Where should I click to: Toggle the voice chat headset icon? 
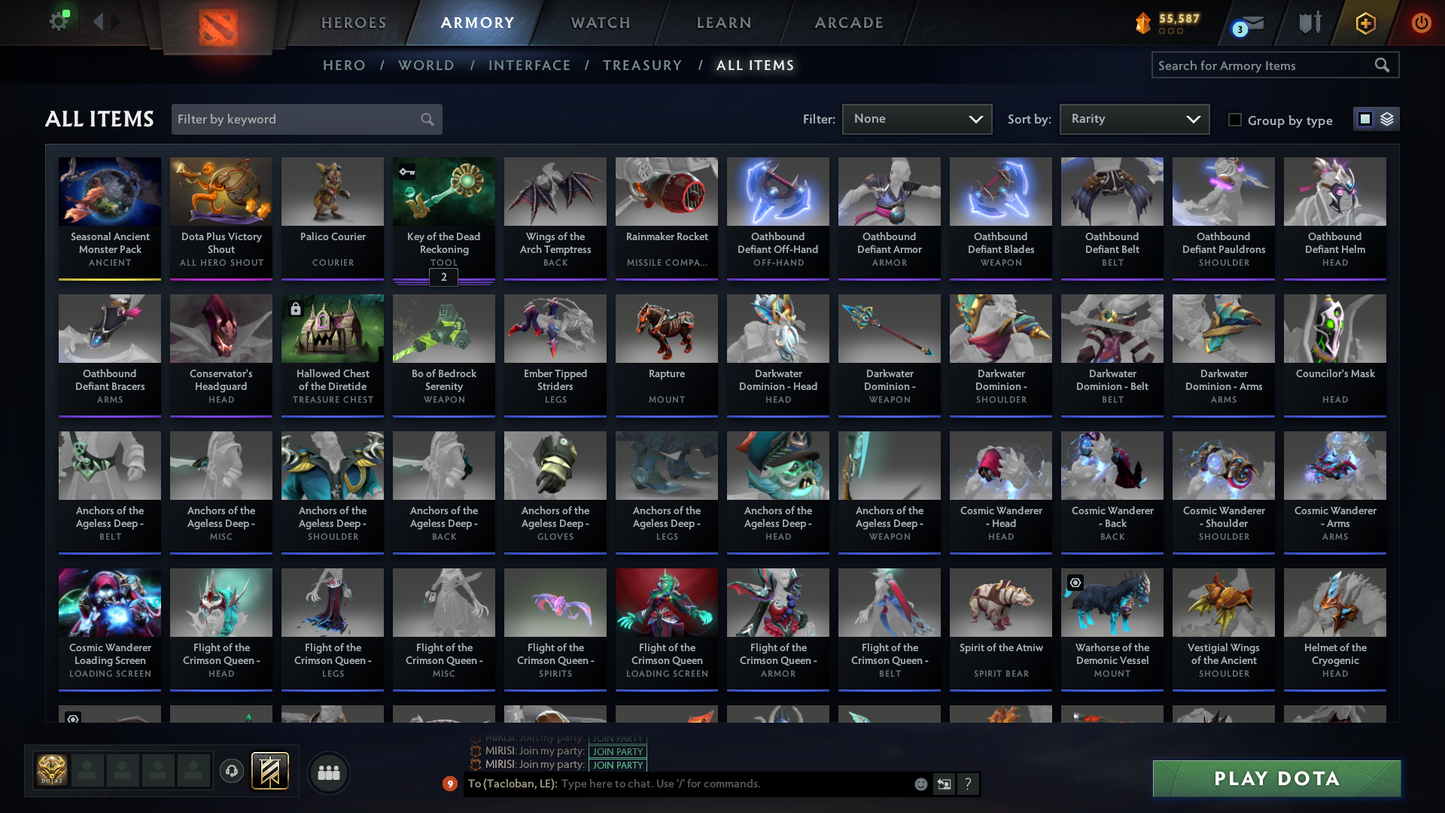[231, 770]
